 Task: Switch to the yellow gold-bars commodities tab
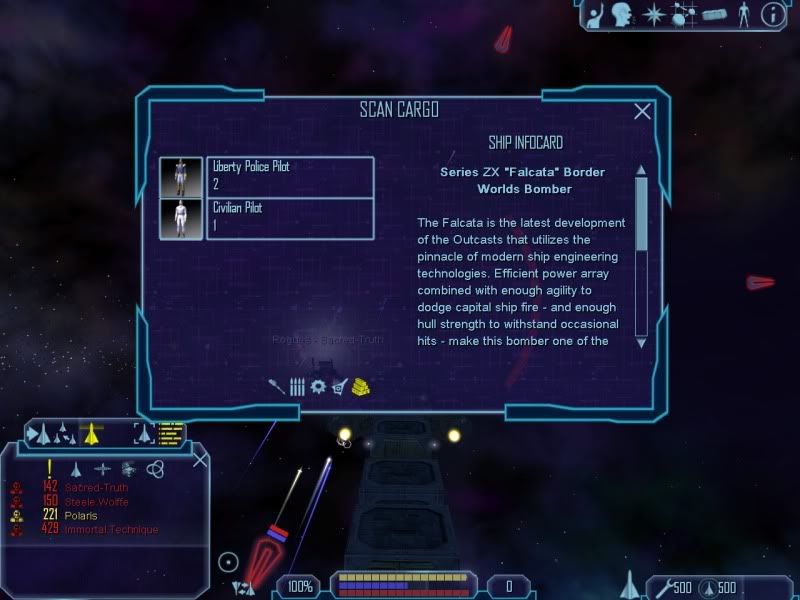[x=361, y=386]
